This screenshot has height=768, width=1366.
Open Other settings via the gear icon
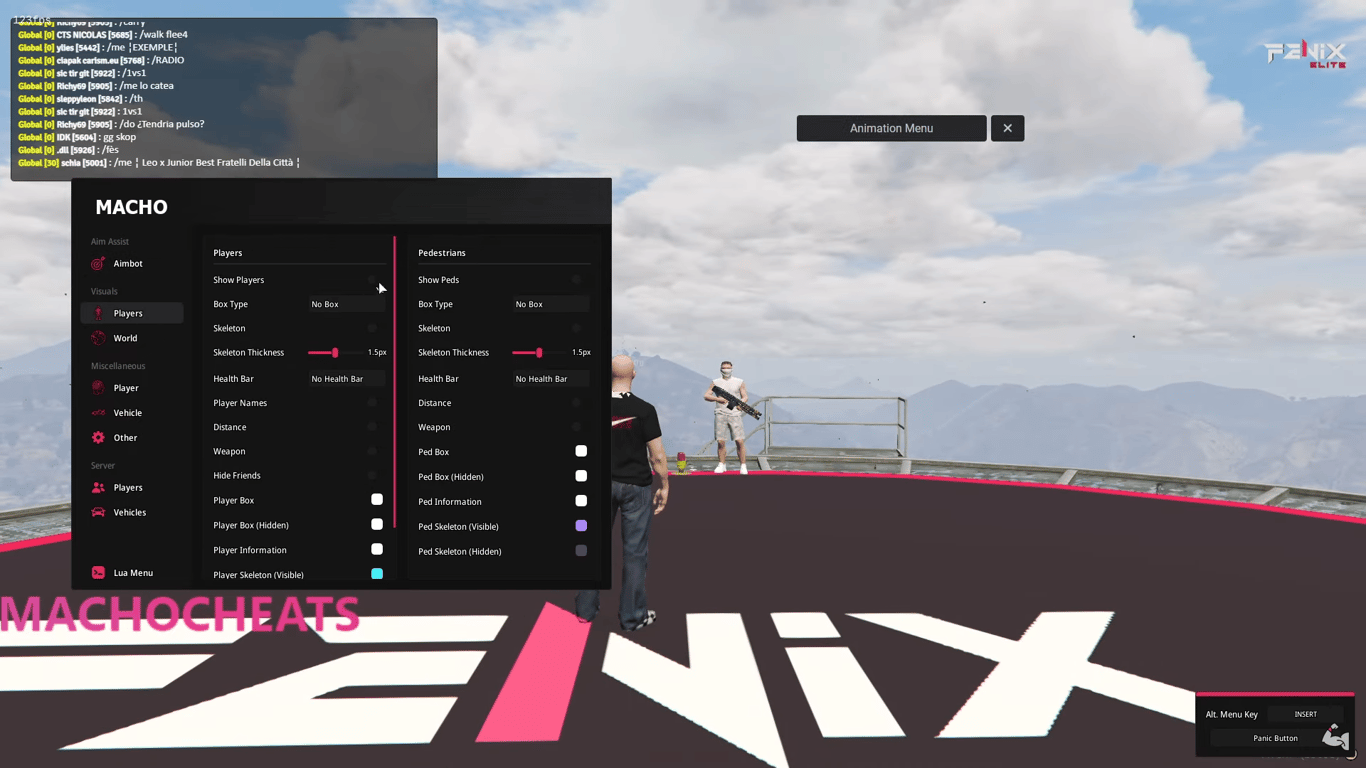point(98,437)
